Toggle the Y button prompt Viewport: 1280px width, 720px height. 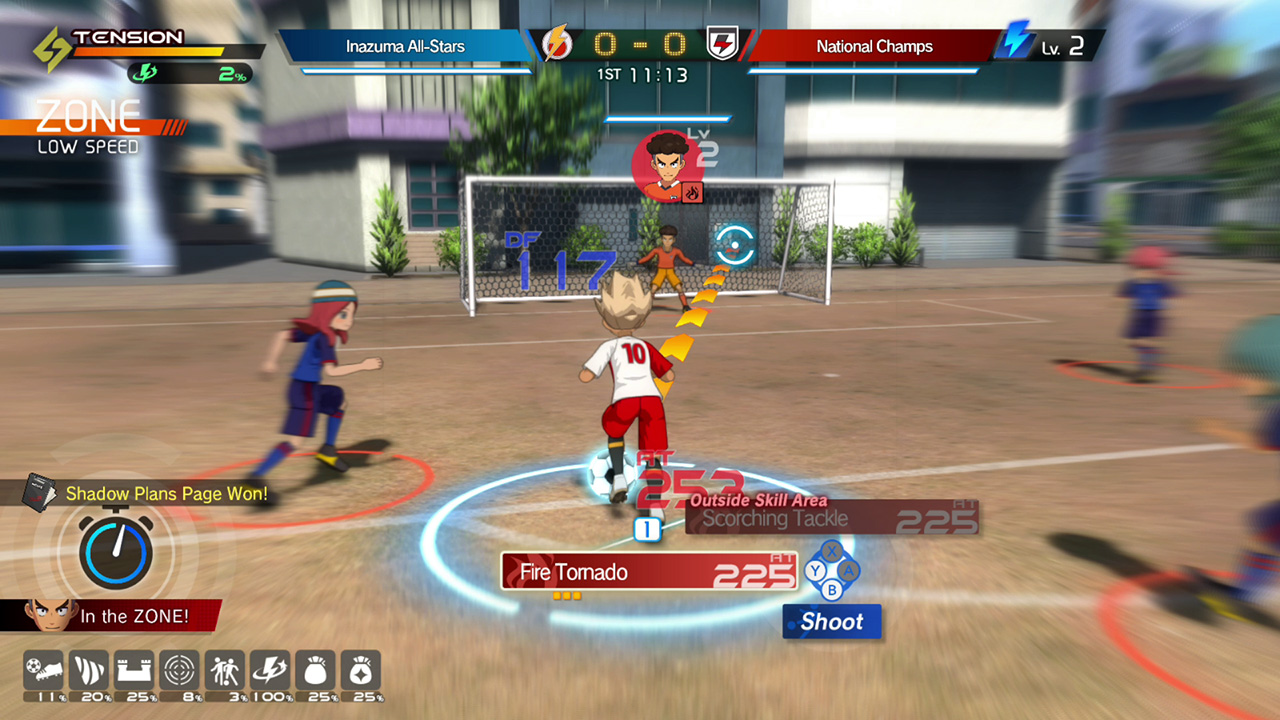pyautogui.click(x=815, y=571)
